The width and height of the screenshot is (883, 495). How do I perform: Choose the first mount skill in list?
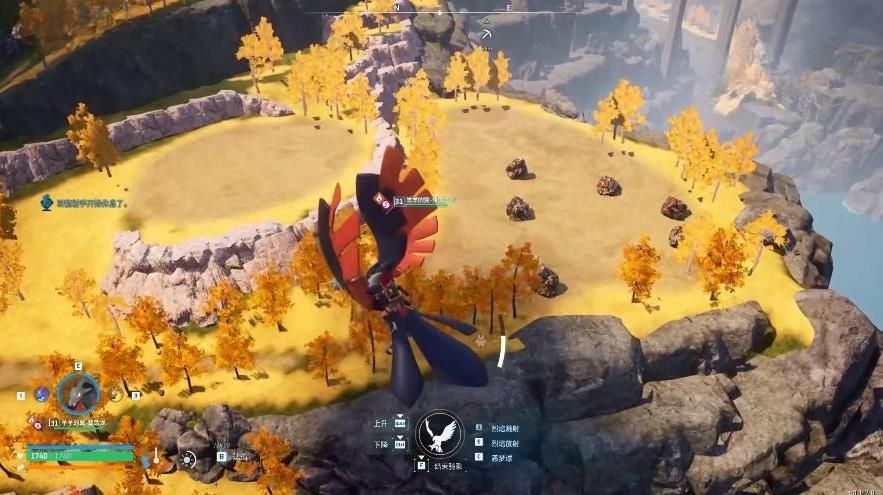tap(504, 428)
